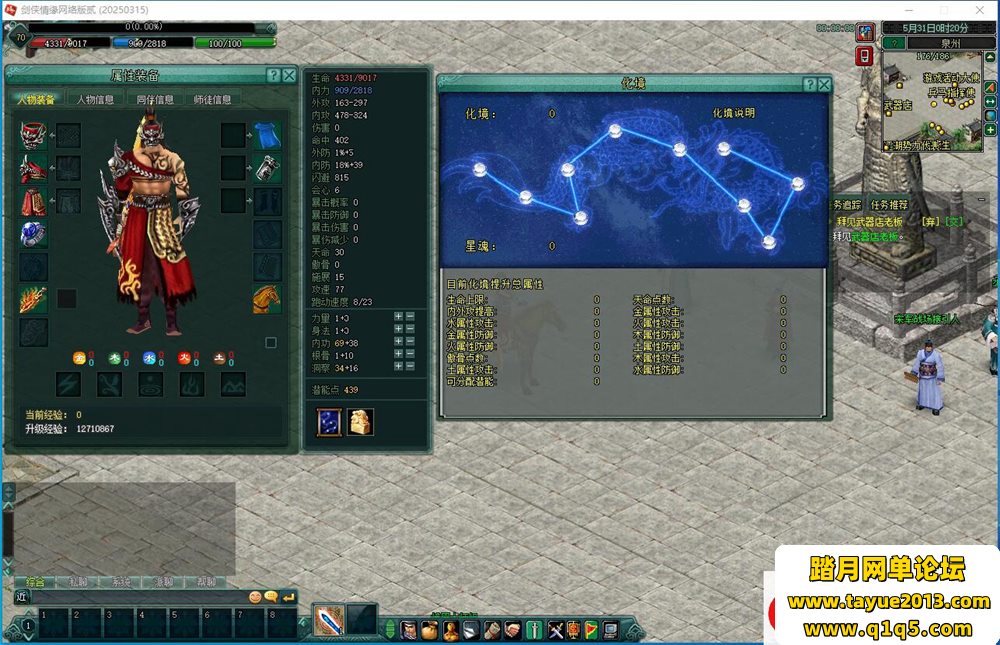Viewport: 1000px width, 645px height.
Task: Decrease 洞察 with its minus button
Action: pos(411,367)
